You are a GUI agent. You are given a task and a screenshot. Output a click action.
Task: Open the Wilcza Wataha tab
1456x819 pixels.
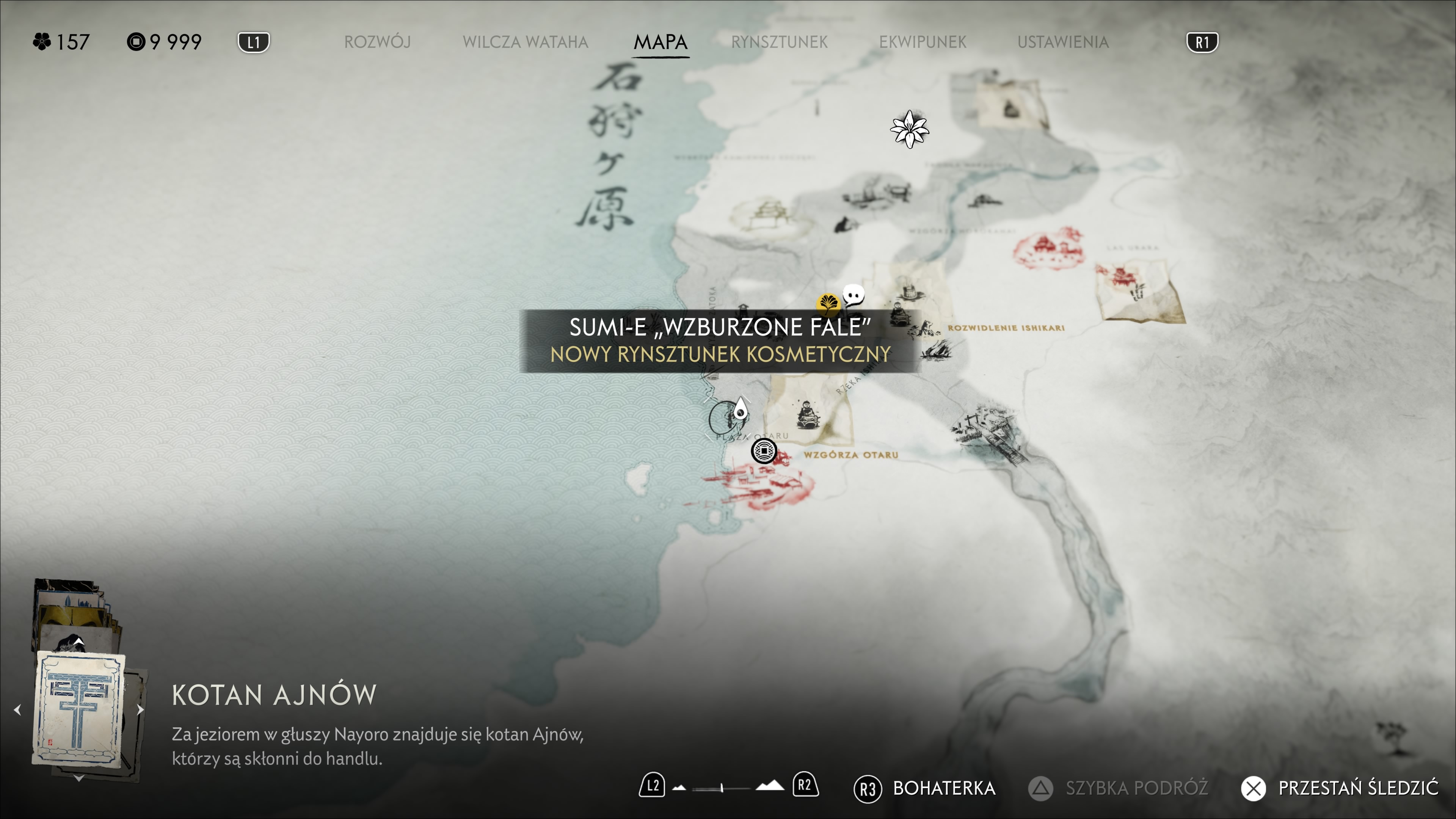click(525, 42)
